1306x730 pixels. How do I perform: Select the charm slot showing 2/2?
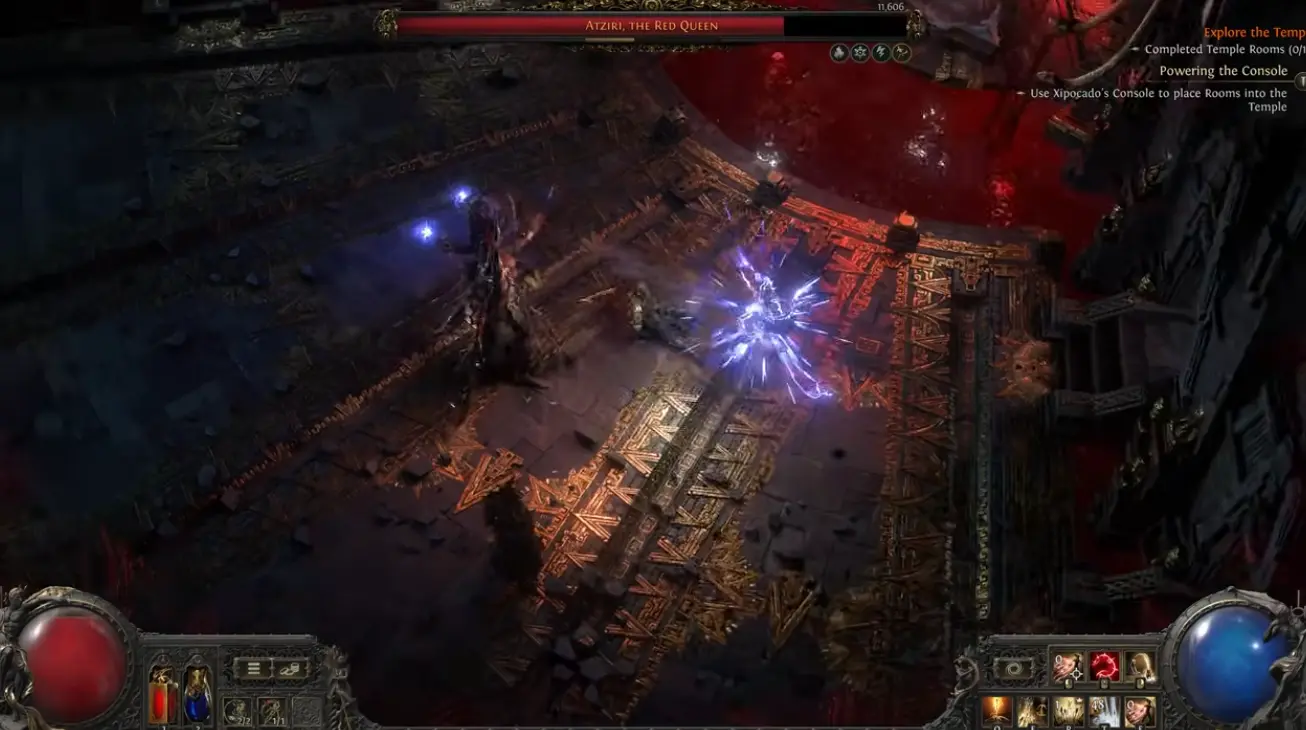[x=238, y=710]
